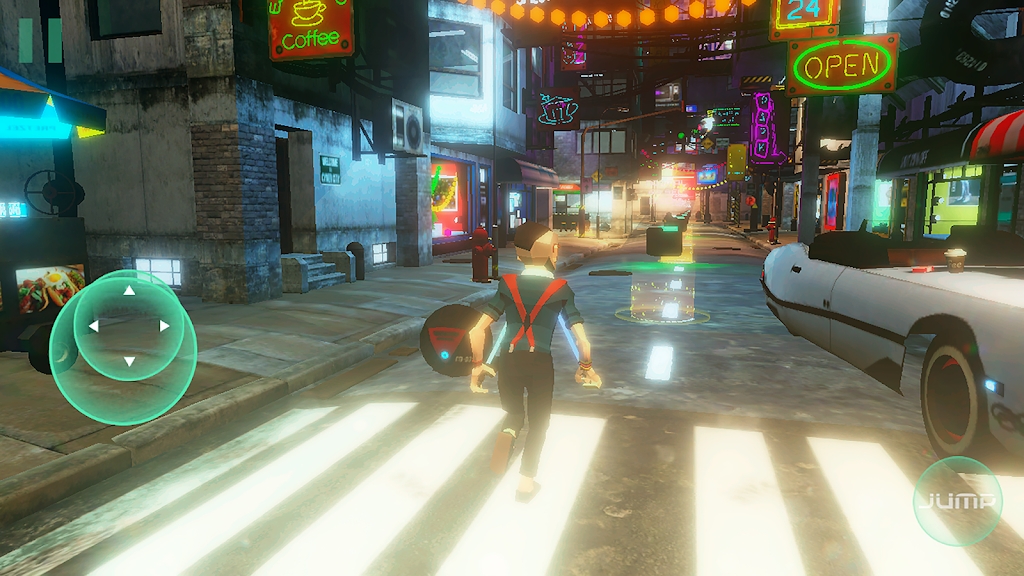Tap the joystick's down arrow

[129, 361]
